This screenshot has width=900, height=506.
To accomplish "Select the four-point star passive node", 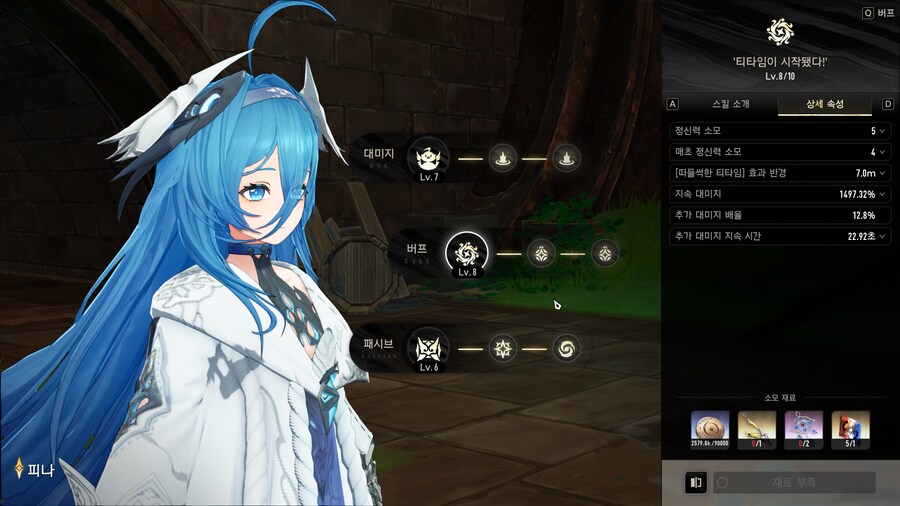I will pyautogui.click(x=501, y=349).
